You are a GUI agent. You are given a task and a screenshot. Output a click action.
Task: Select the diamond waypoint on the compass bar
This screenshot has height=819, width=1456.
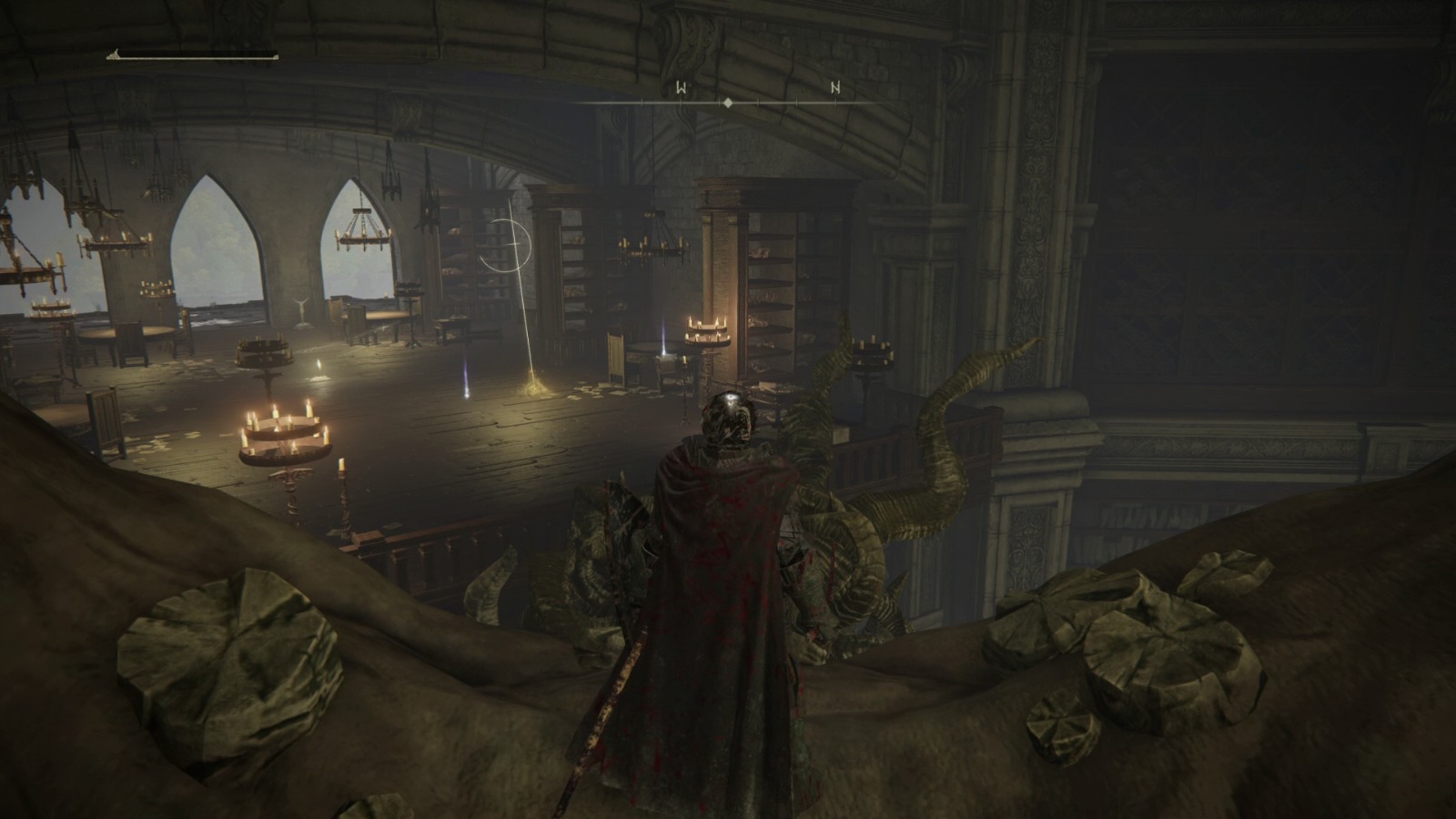tap(729, 105)
